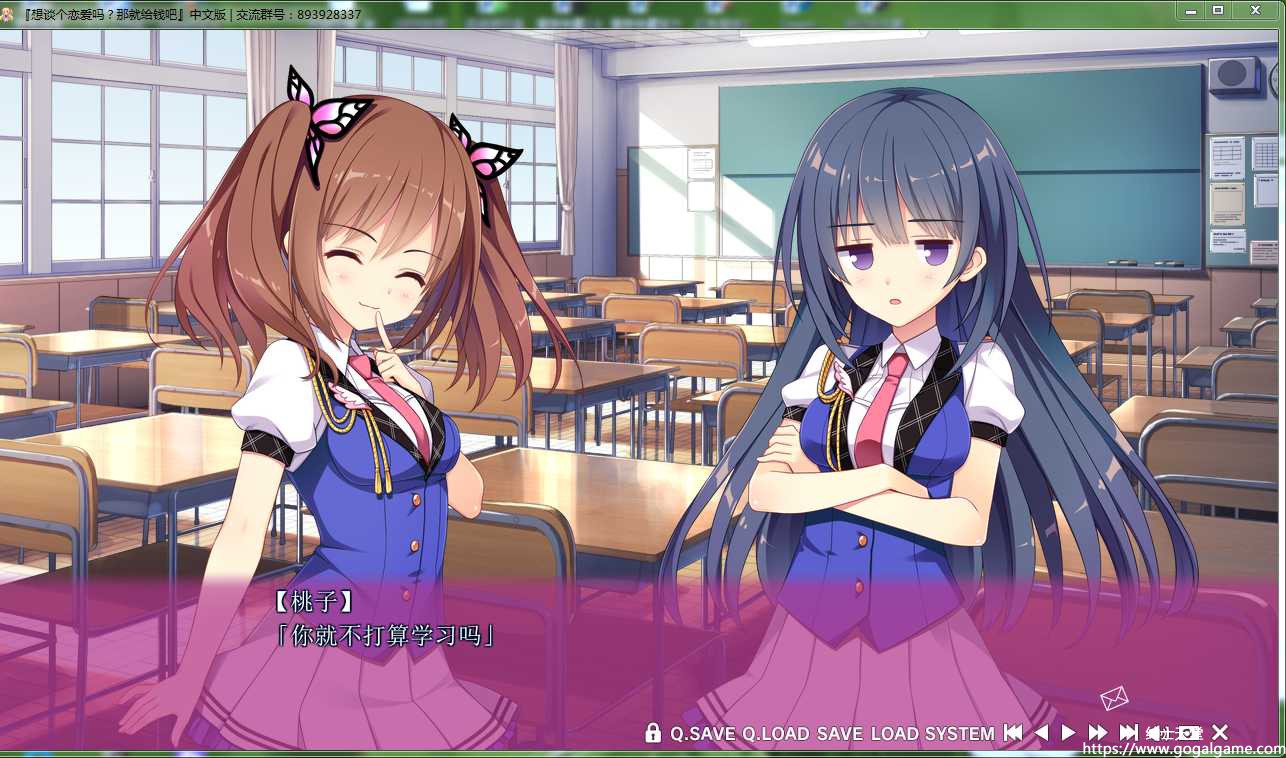The height and width of the screenshot is (758, 1286).
Task: Minimize the game window
Action: (x=1189, y=10)
